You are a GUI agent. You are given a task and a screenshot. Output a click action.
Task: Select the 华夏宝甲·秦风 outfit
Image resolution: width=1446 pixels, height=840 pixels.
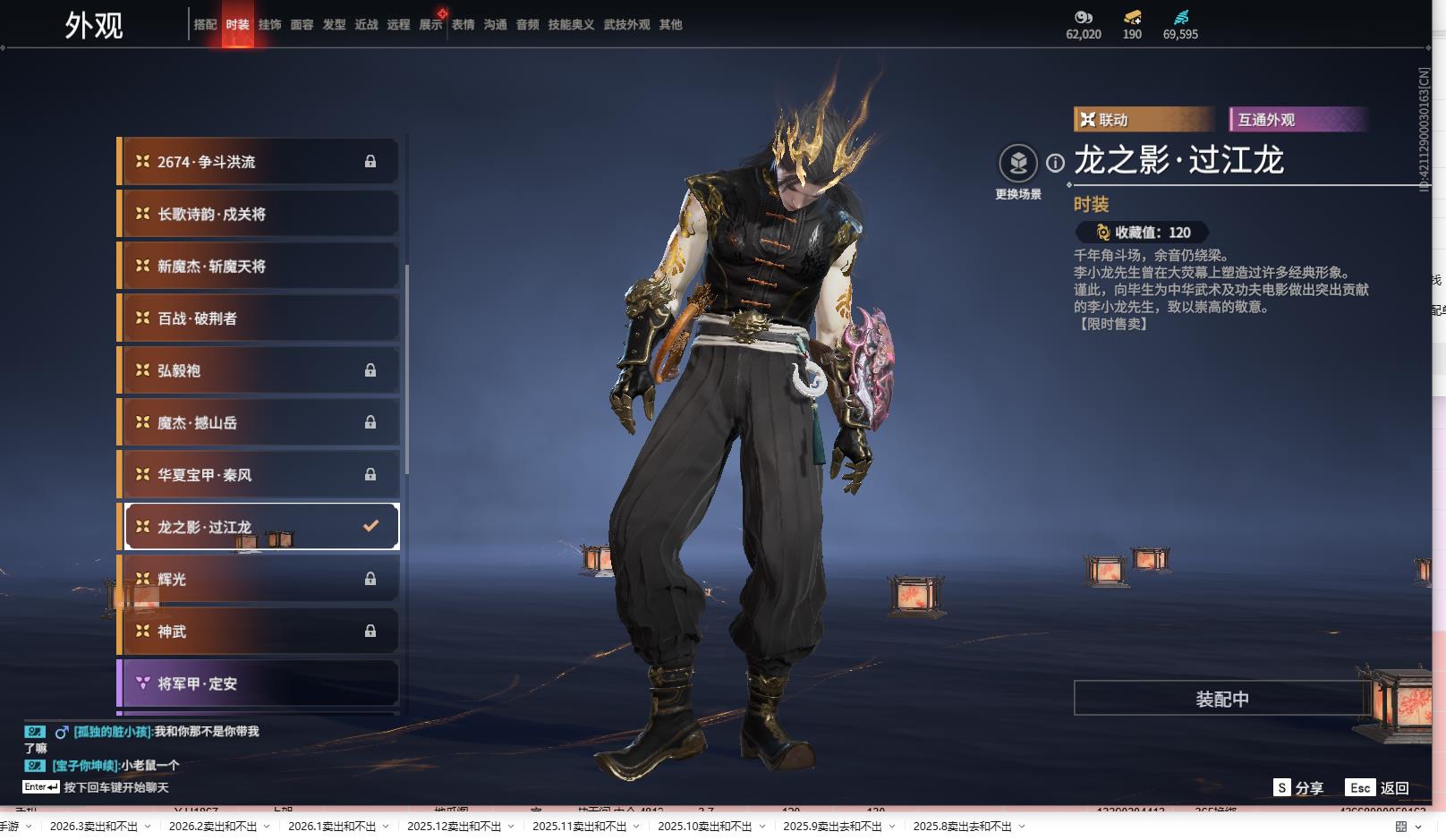coord(258,475)
